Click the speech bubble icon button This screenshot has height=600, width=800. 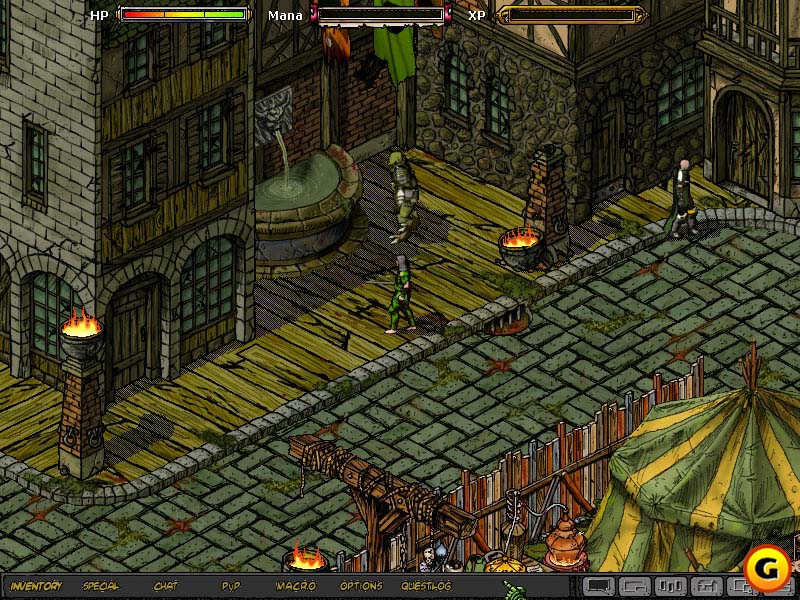coord(598,586)
